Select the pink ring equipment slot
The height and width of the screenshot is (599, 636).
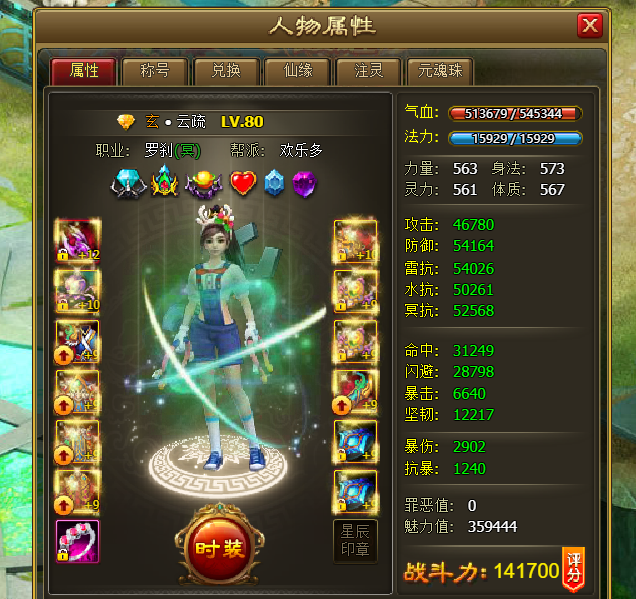click(x=77, y=542)
